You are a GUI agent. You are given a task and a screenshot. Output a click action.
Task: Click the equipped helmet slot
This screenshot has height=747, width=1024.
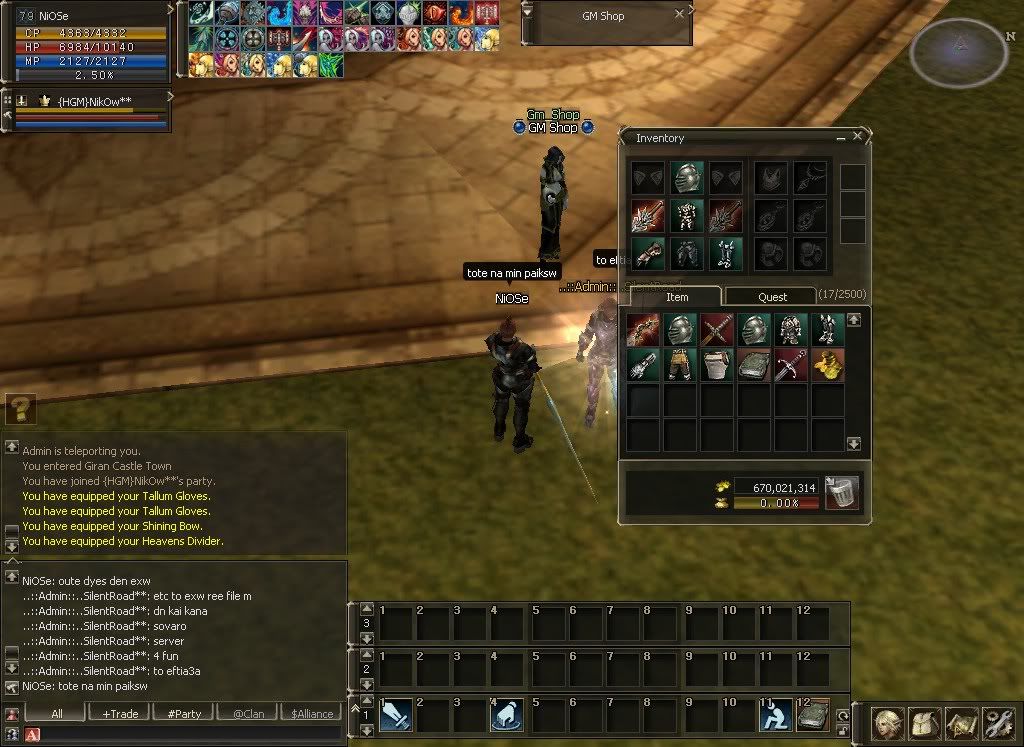tap(686, 179)
